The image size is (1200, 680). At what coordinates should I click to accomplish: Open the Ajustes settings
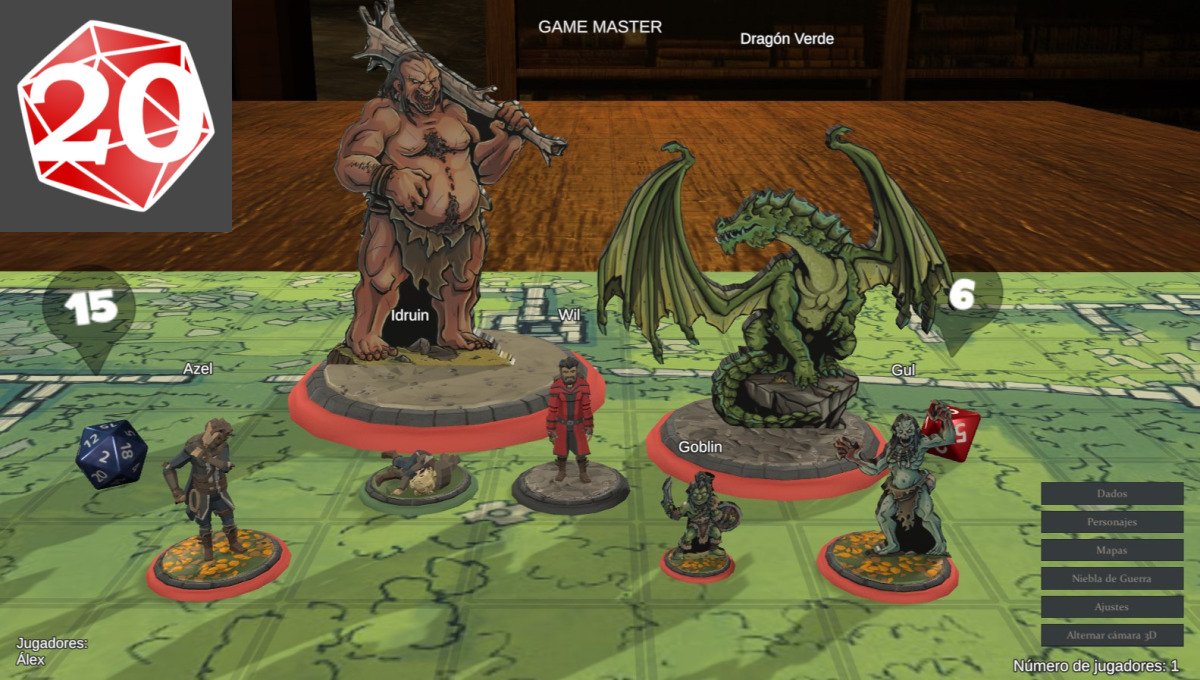point(1112,607)
